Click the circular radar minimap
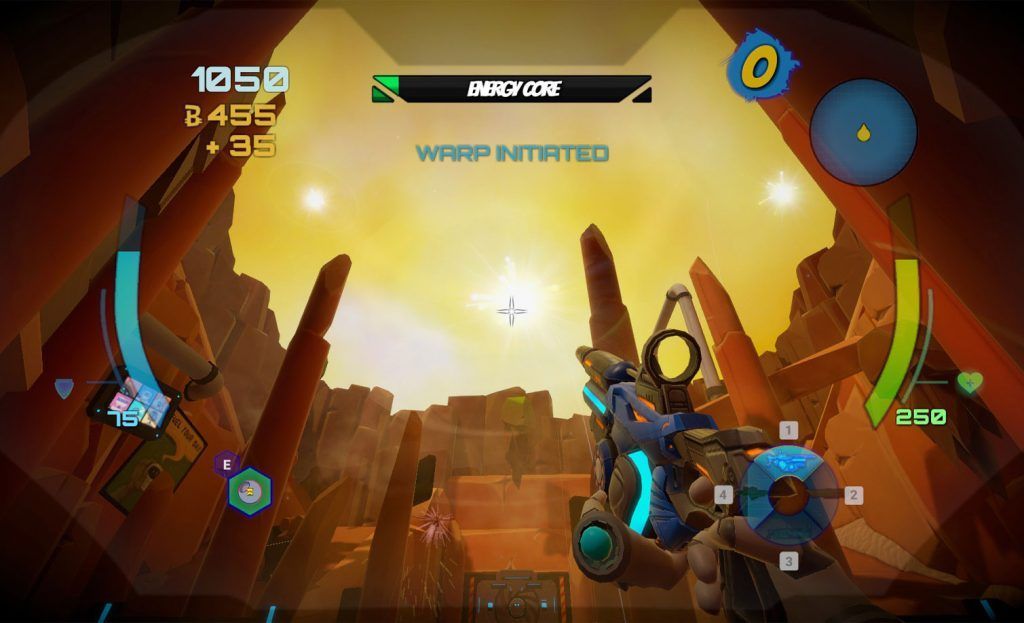 [x=863, y=132]
